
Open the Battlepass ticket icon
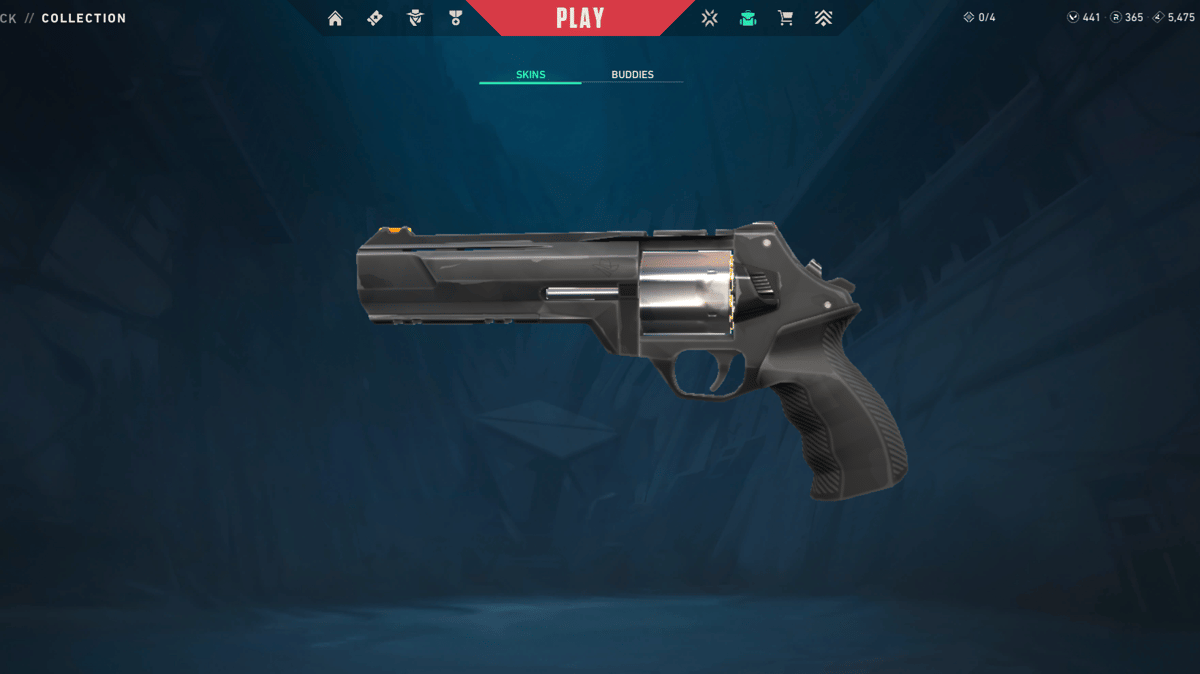click(x=375, y=18)
